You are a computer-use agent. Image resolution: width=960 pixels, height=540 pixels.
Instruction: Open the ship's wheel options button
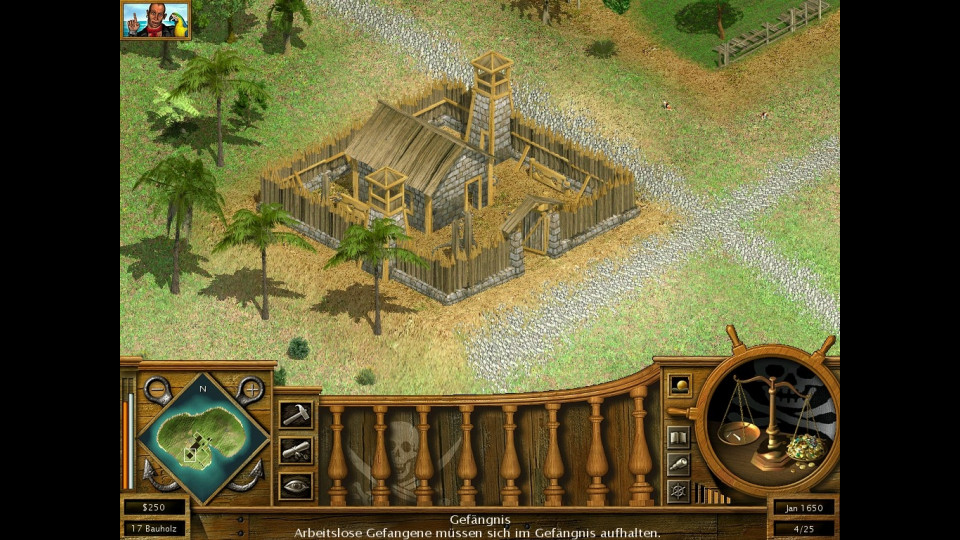tap(678, 491)
